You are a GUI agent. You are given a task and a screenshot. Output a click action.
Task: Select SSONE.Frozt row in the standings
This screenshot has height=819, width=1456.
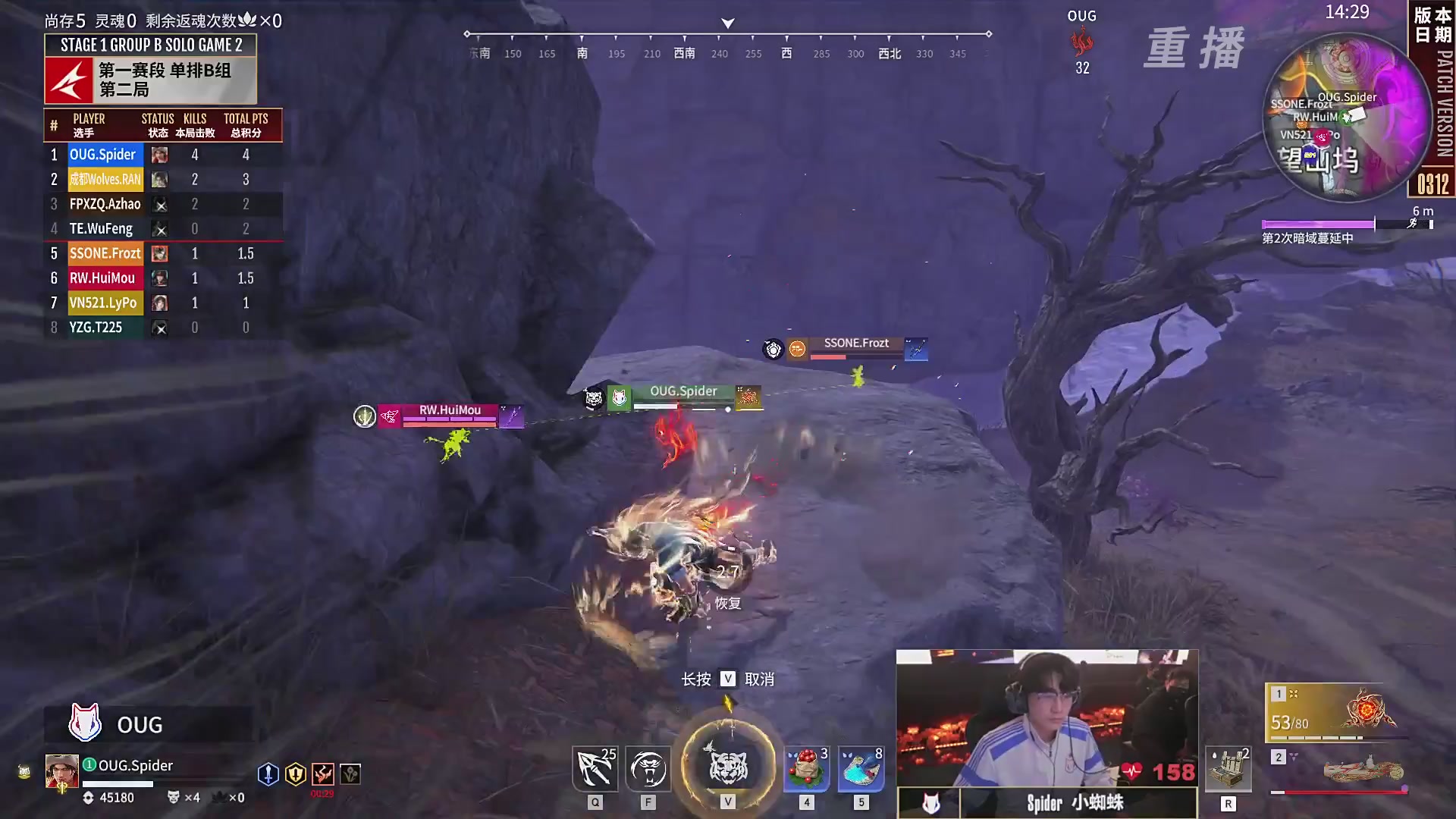pos(105,253)
